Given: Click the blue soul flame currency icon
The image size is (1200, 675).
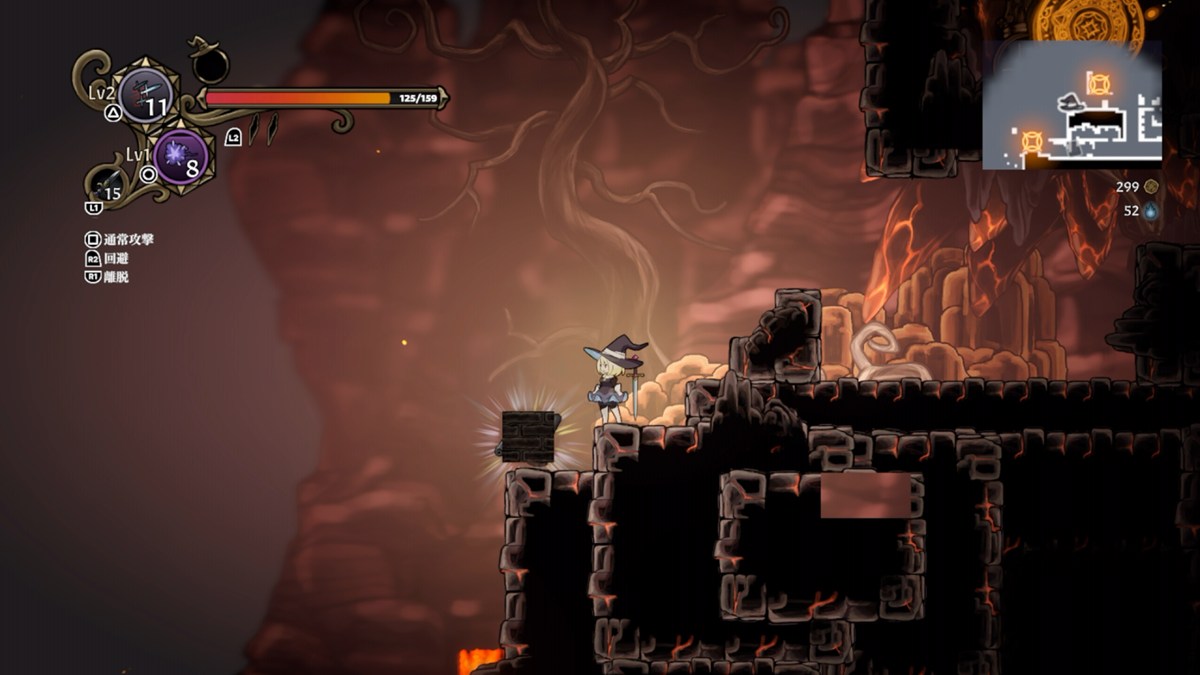Looking at the screenshot, I should tap(1151, 211).
